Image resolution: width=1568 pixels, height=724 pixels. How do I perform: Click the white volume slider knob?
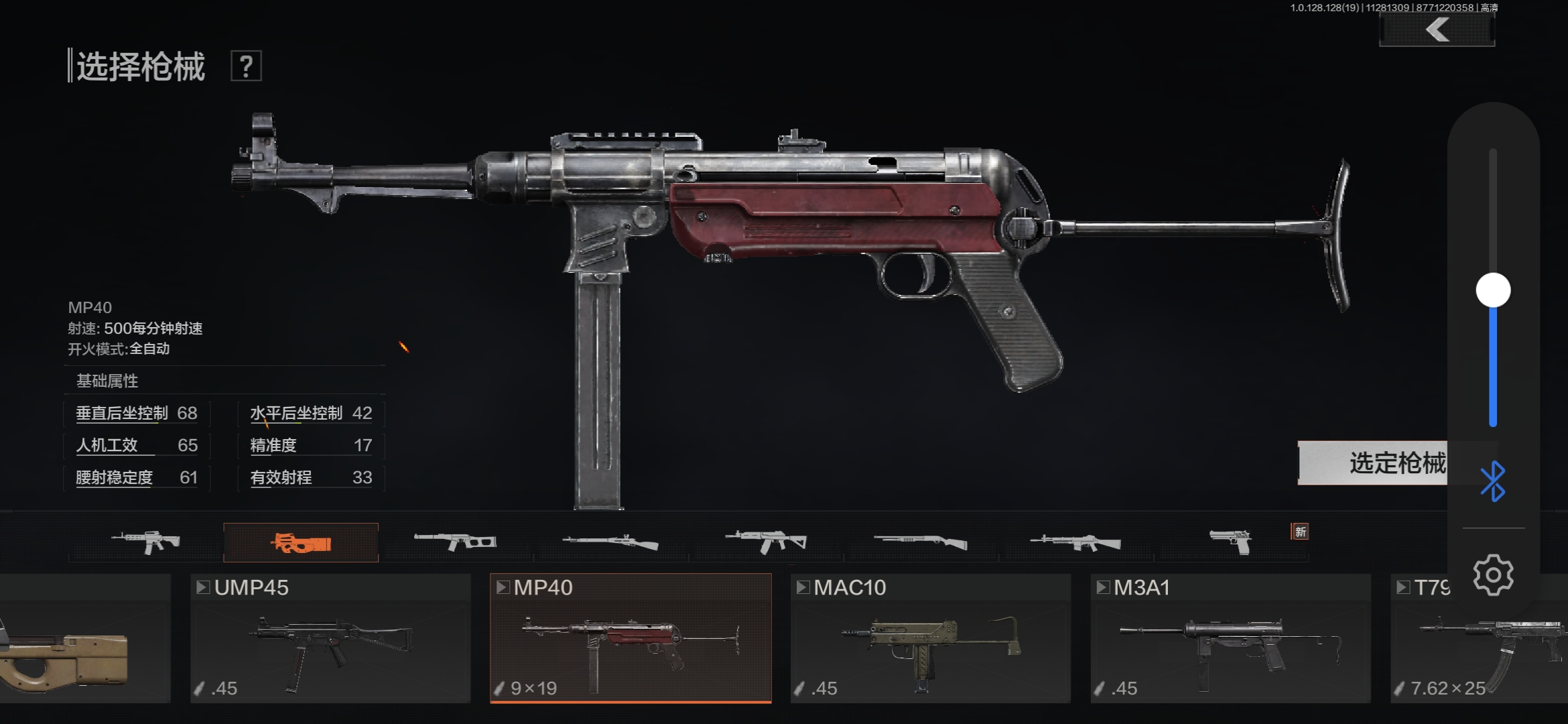pos(1493,290)
